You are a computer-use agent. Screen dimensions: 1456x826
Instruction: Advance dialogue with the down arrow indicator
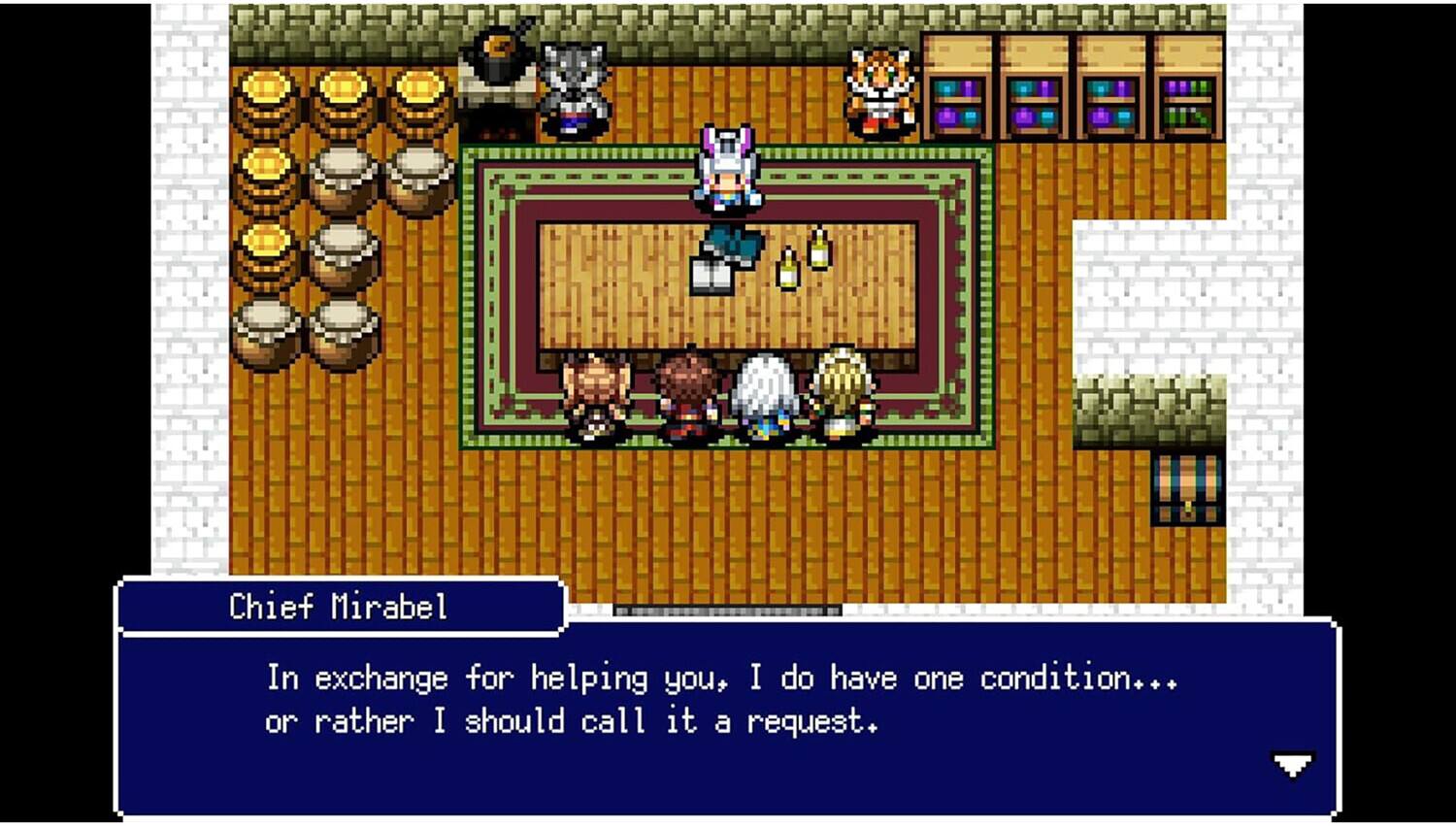(x=1290, y=766)
